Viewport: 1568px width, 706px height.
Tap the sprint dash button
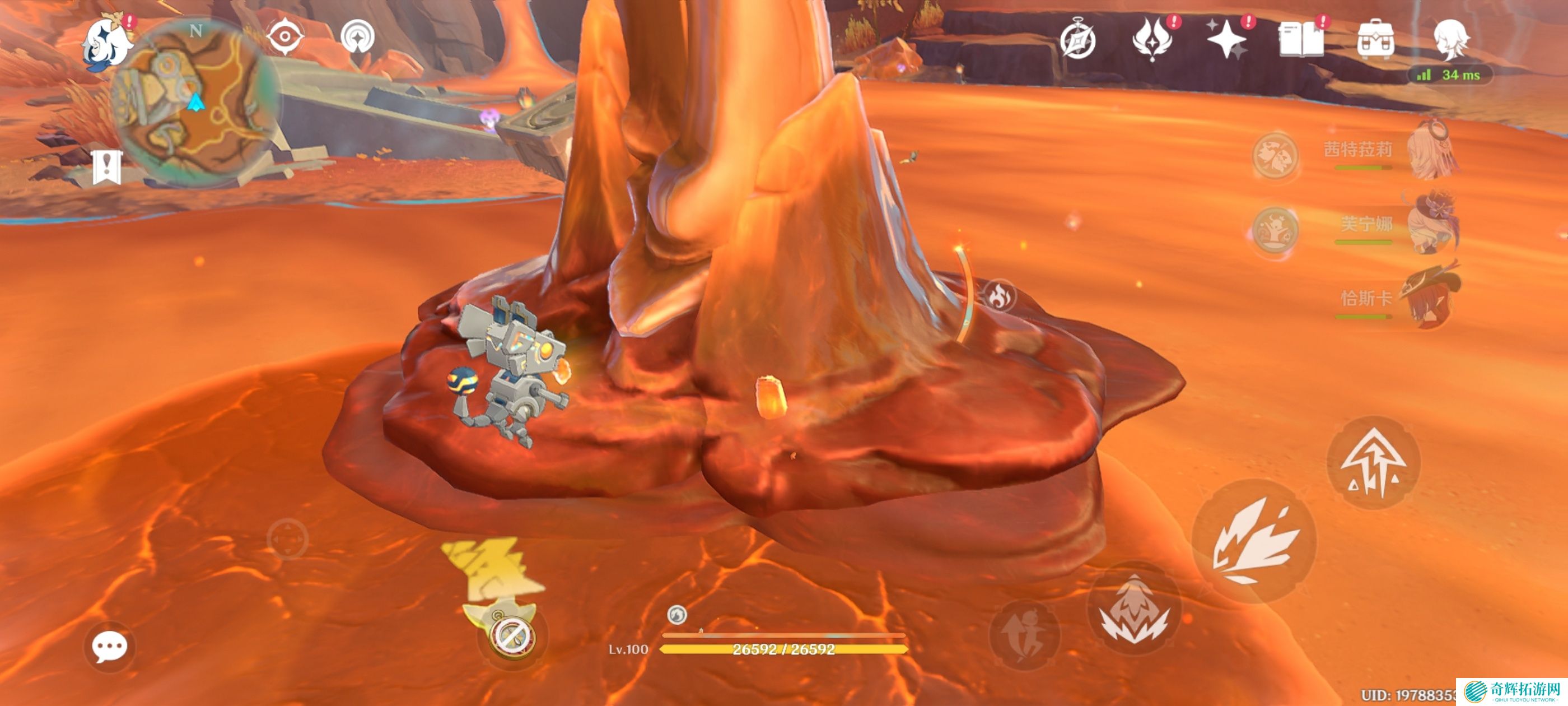[x=1025, y=635]
